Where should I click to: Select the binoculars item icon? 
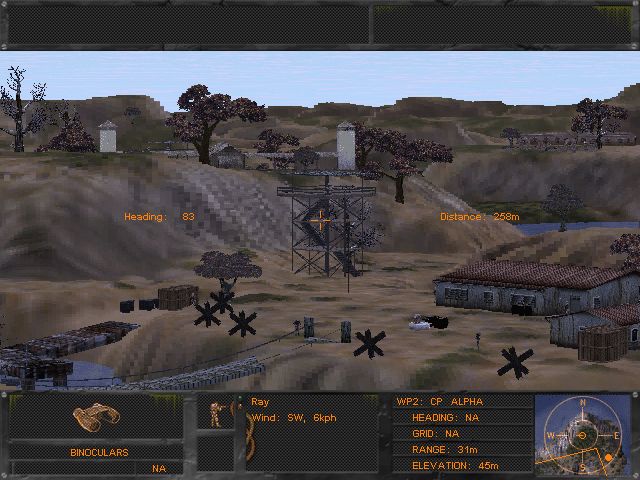[x=97, y=420]
